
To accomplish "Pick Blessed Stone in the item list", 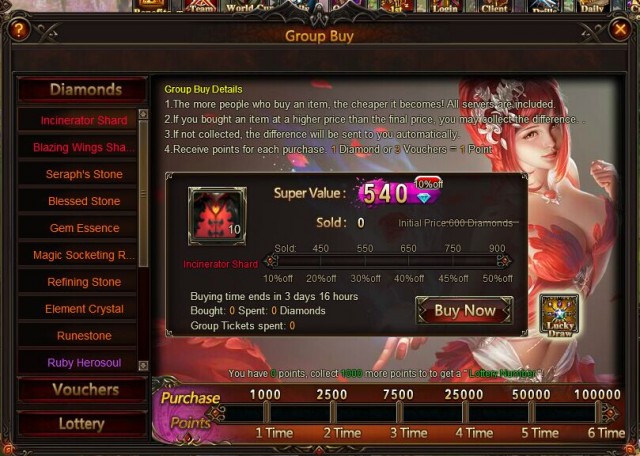I will [x=83, y=201].
